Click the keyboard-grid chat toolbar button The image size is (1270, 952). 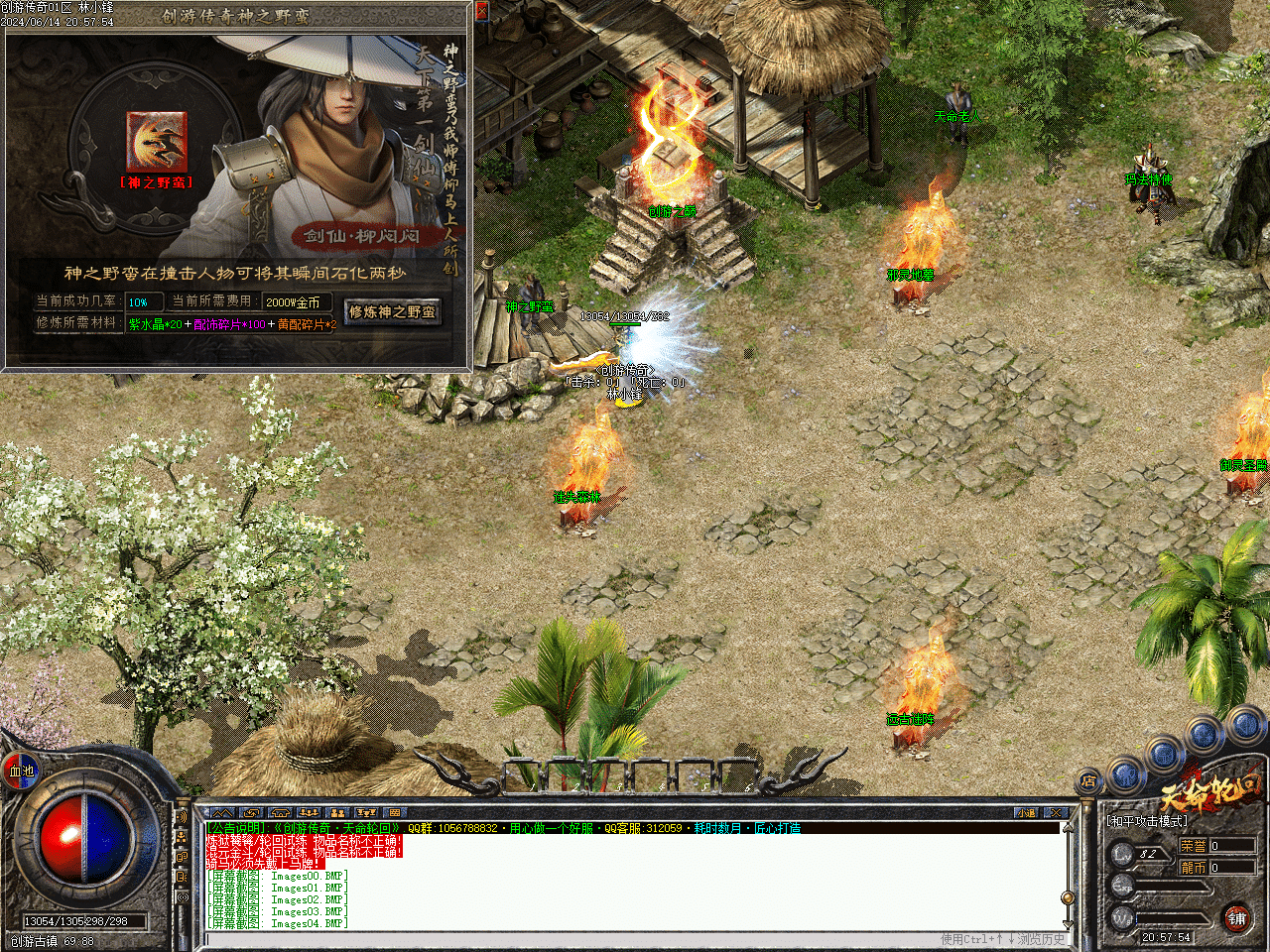tap(394, 813)
